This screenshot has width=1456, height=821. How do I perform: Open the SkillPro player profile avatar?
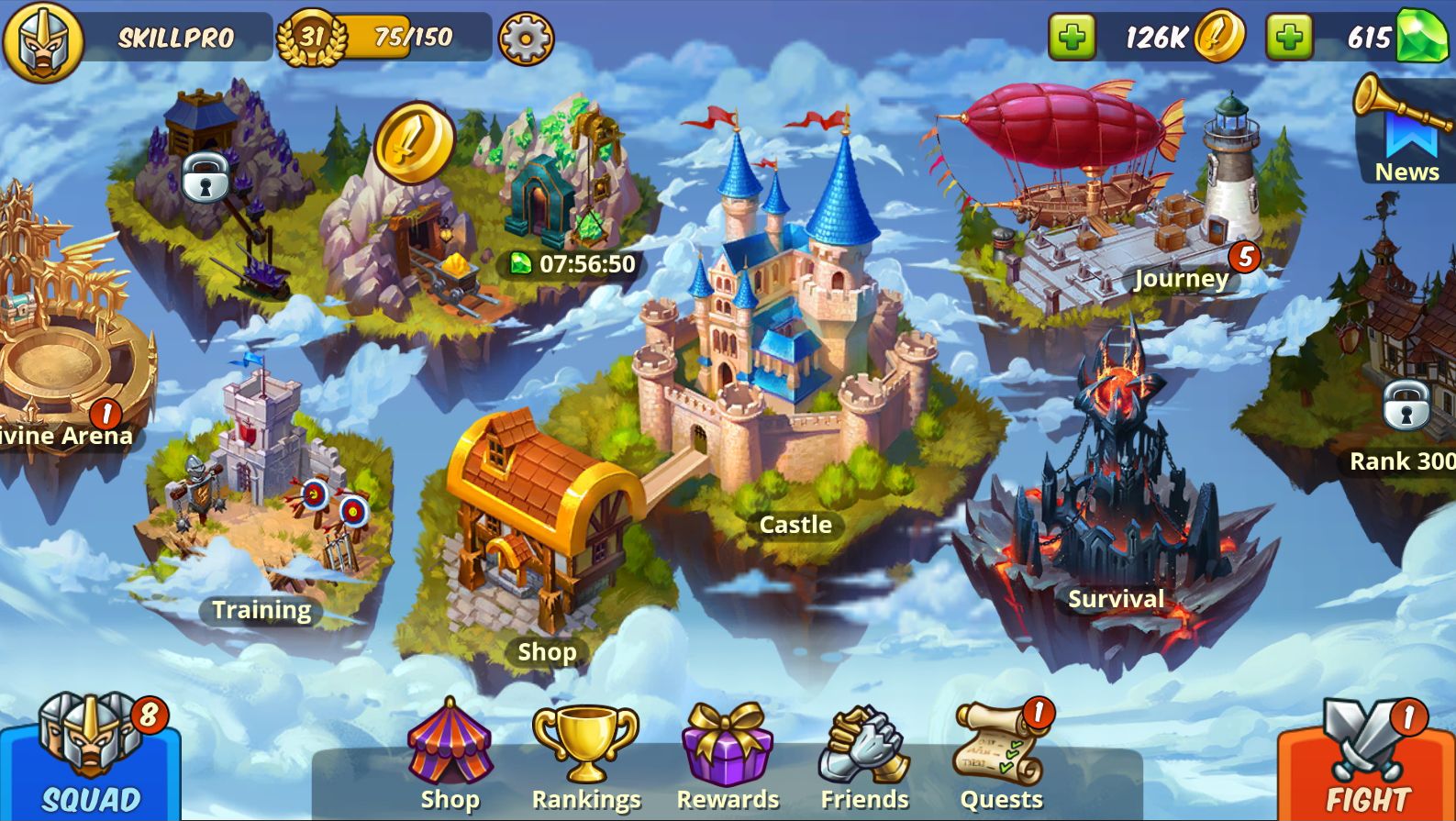43,40
